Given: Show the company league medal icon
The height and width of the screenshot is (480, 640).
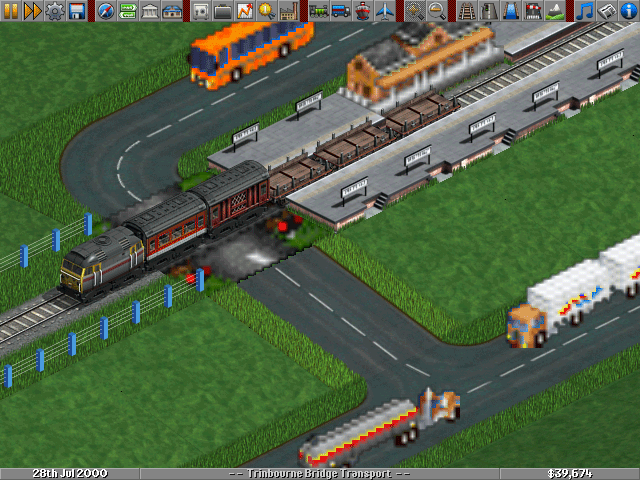Looking at the screenshot, I should click(x=267, y=11).
